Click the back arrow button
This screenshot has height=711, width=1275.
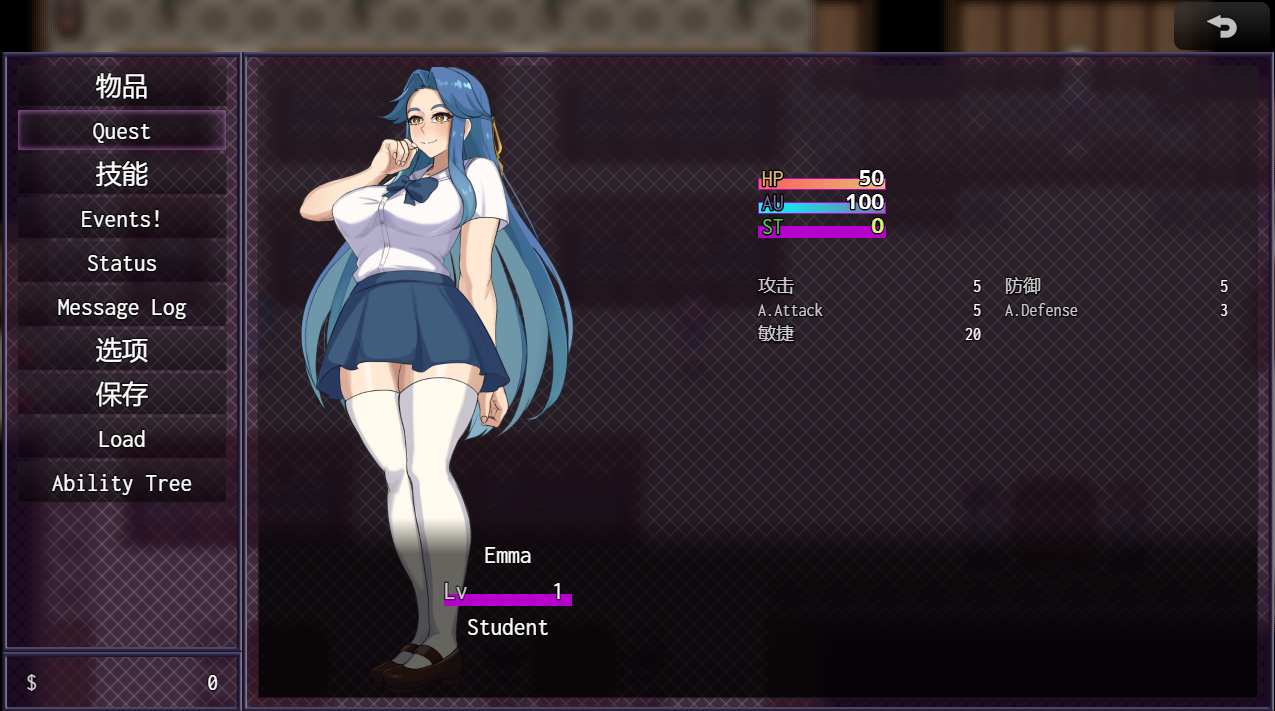[1221, 26]
